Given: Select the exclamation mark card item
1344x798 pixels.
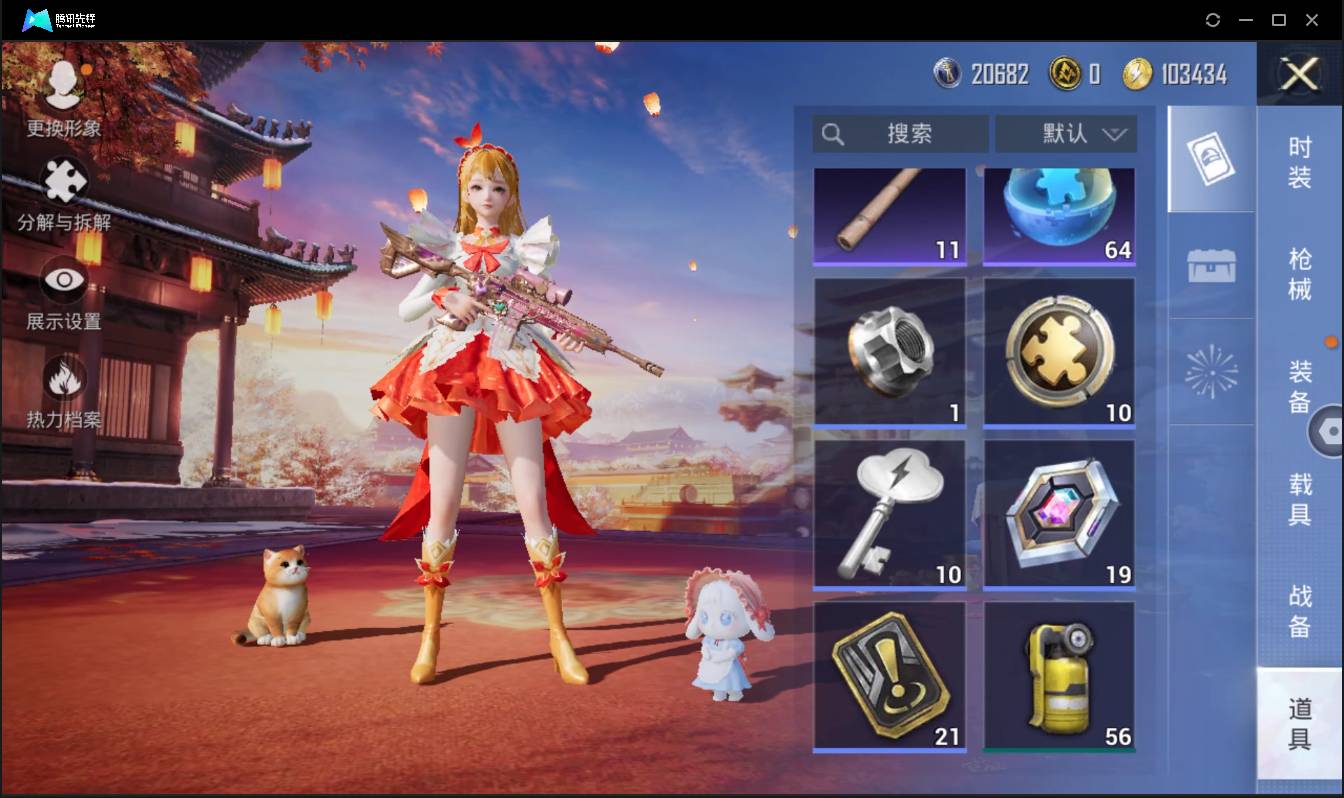Looking at the screenshot, I should (x=889, y=676).
